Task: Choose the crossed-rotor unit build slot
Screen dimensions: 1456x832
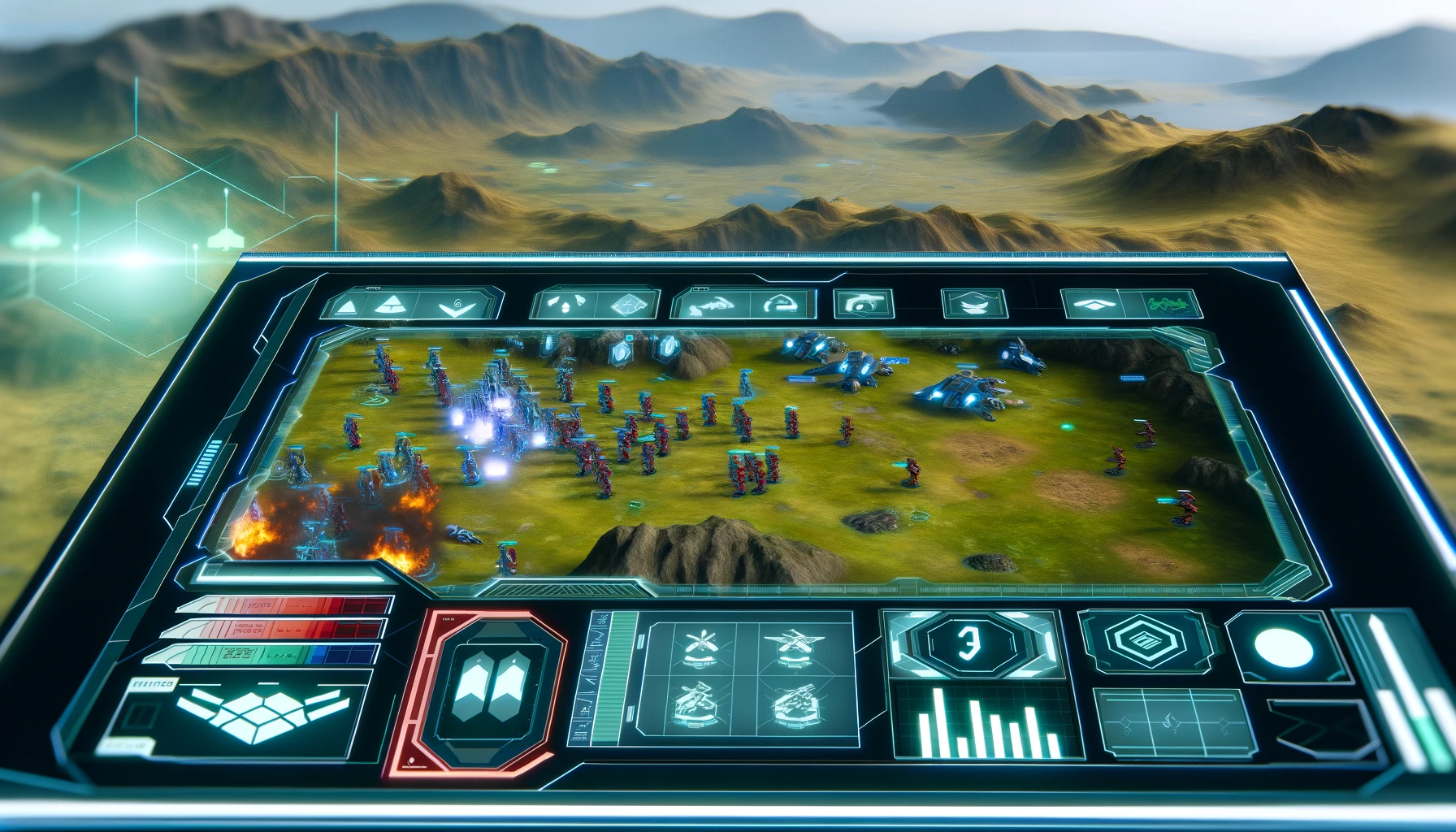Action: point(700,646)
